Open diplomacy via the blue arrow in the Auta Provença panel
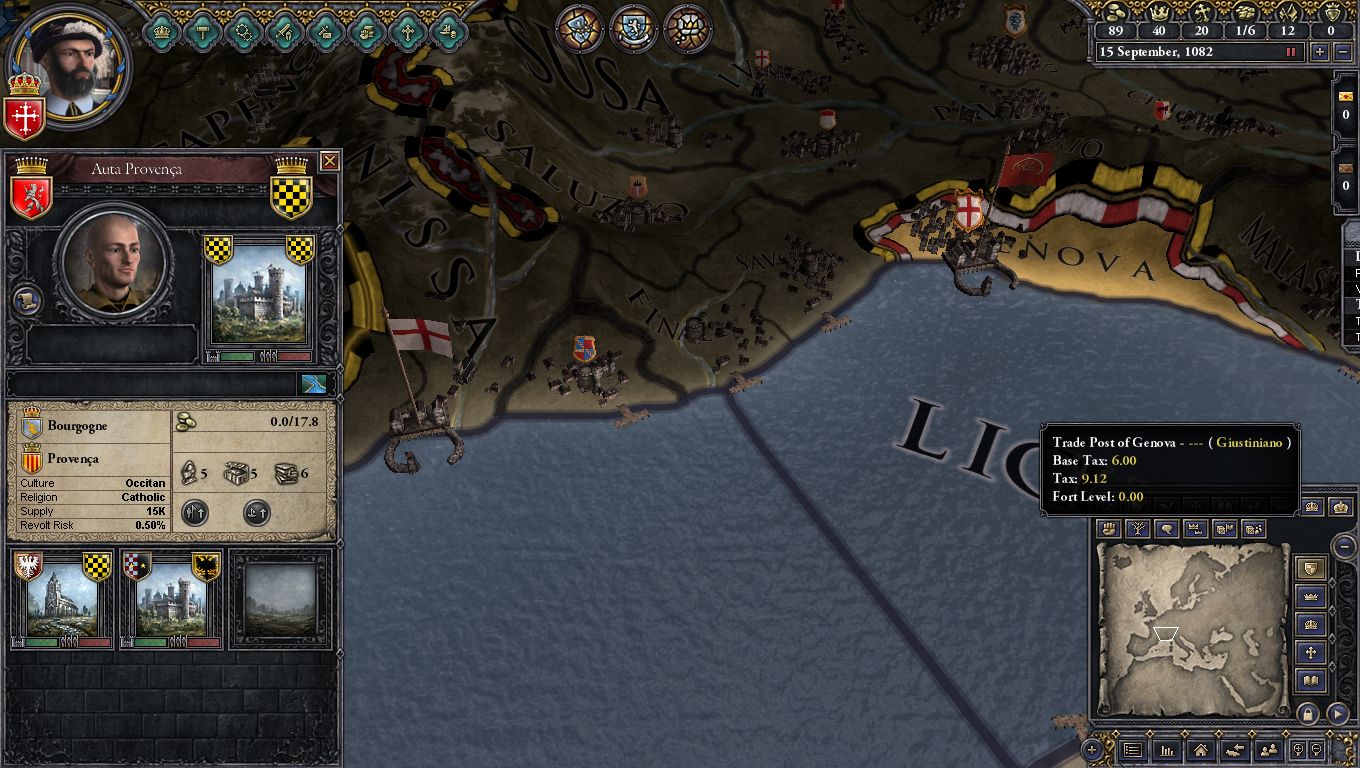 tap(313, 382)
